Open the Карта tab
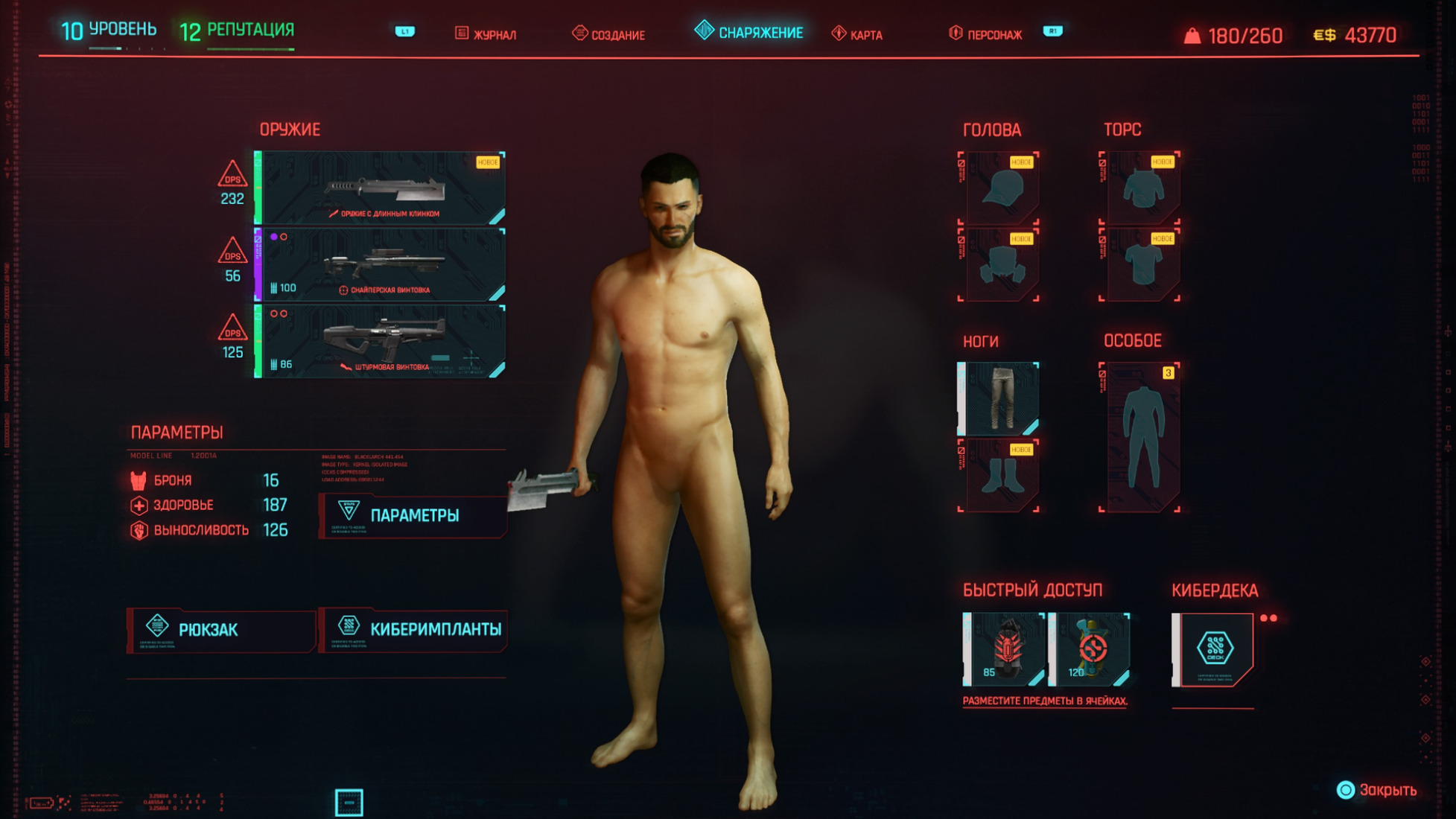 click(857, 34)
